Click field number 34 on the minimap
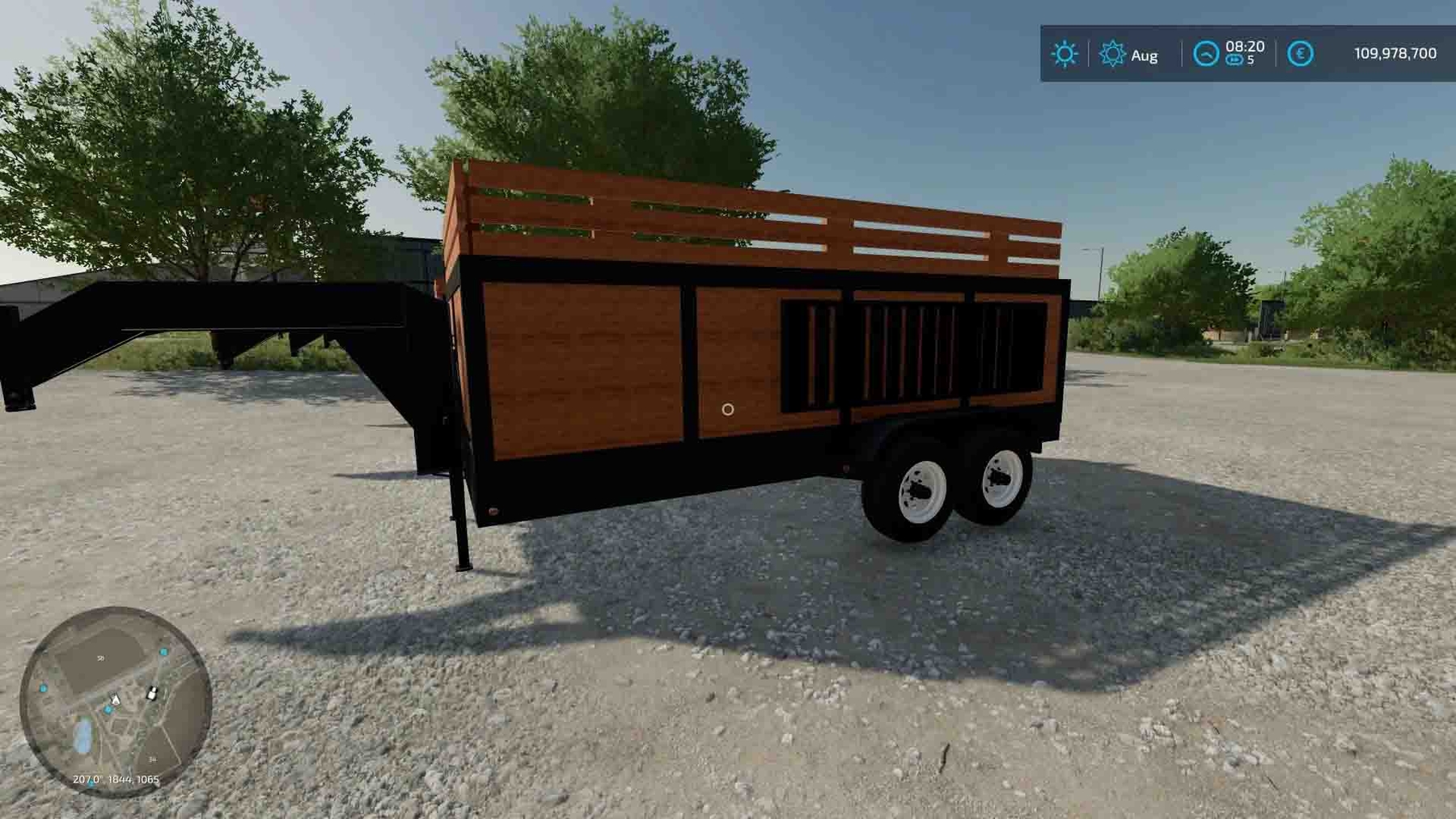The height and width of the screenshot is (819, 1456). pos(153,759)
